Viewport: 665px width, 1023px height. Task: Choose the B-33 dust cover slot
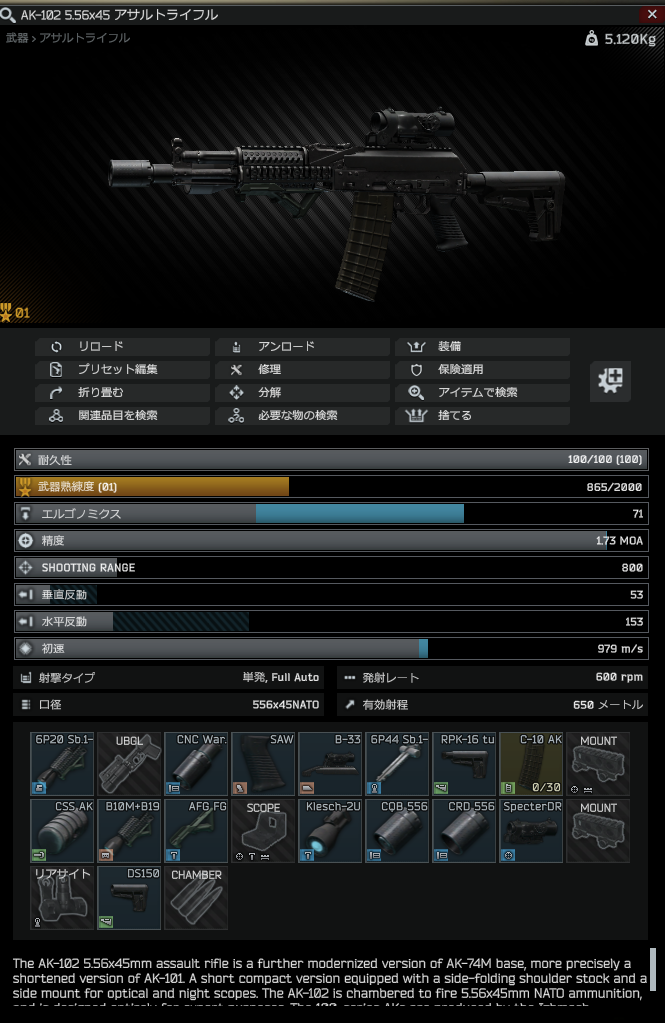[330, 763]
